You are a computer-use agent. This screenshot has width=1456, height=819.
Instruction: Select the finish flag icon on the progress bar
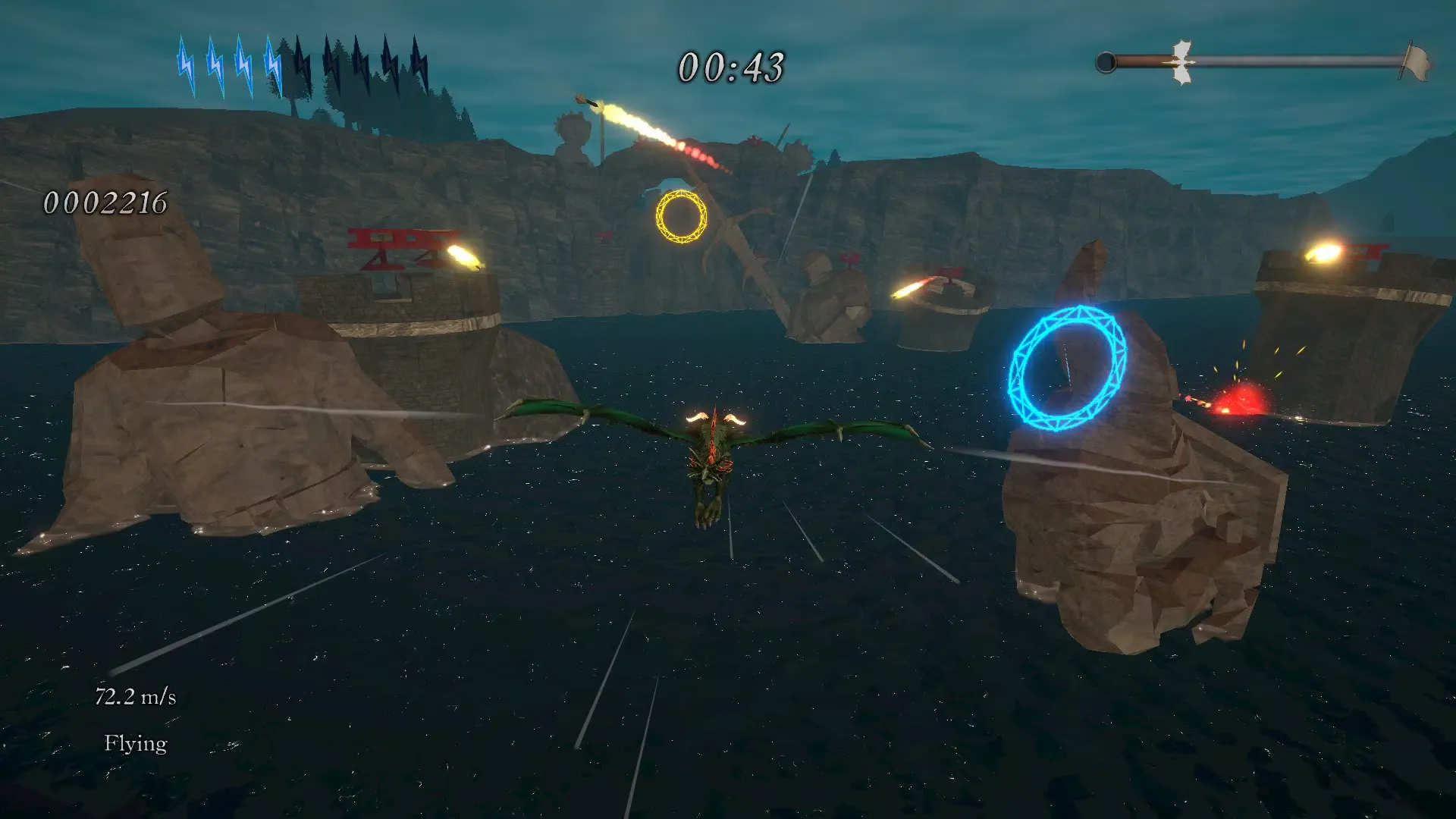(x=1416, y=61)
